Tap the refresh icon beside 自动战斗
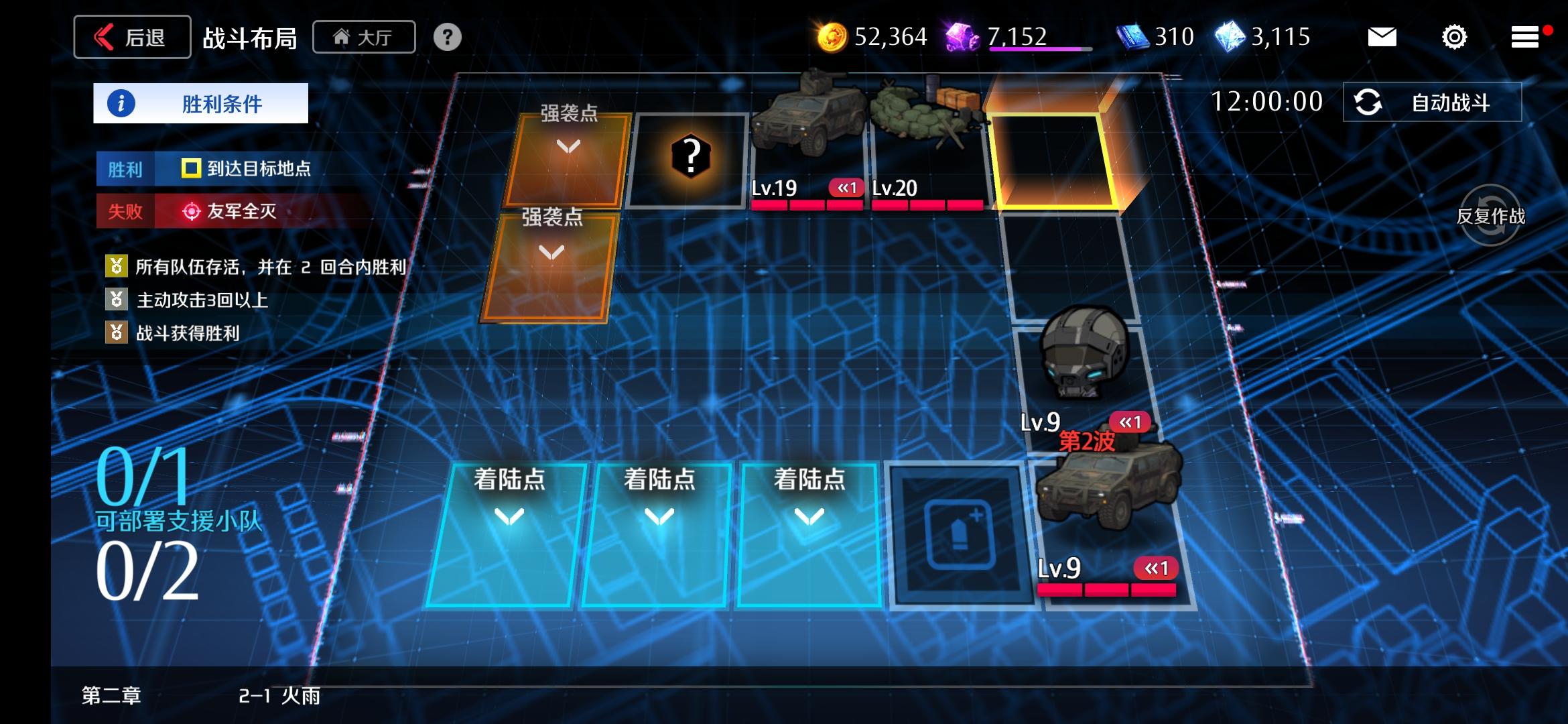The image size is (1568, 724). 1369,102
